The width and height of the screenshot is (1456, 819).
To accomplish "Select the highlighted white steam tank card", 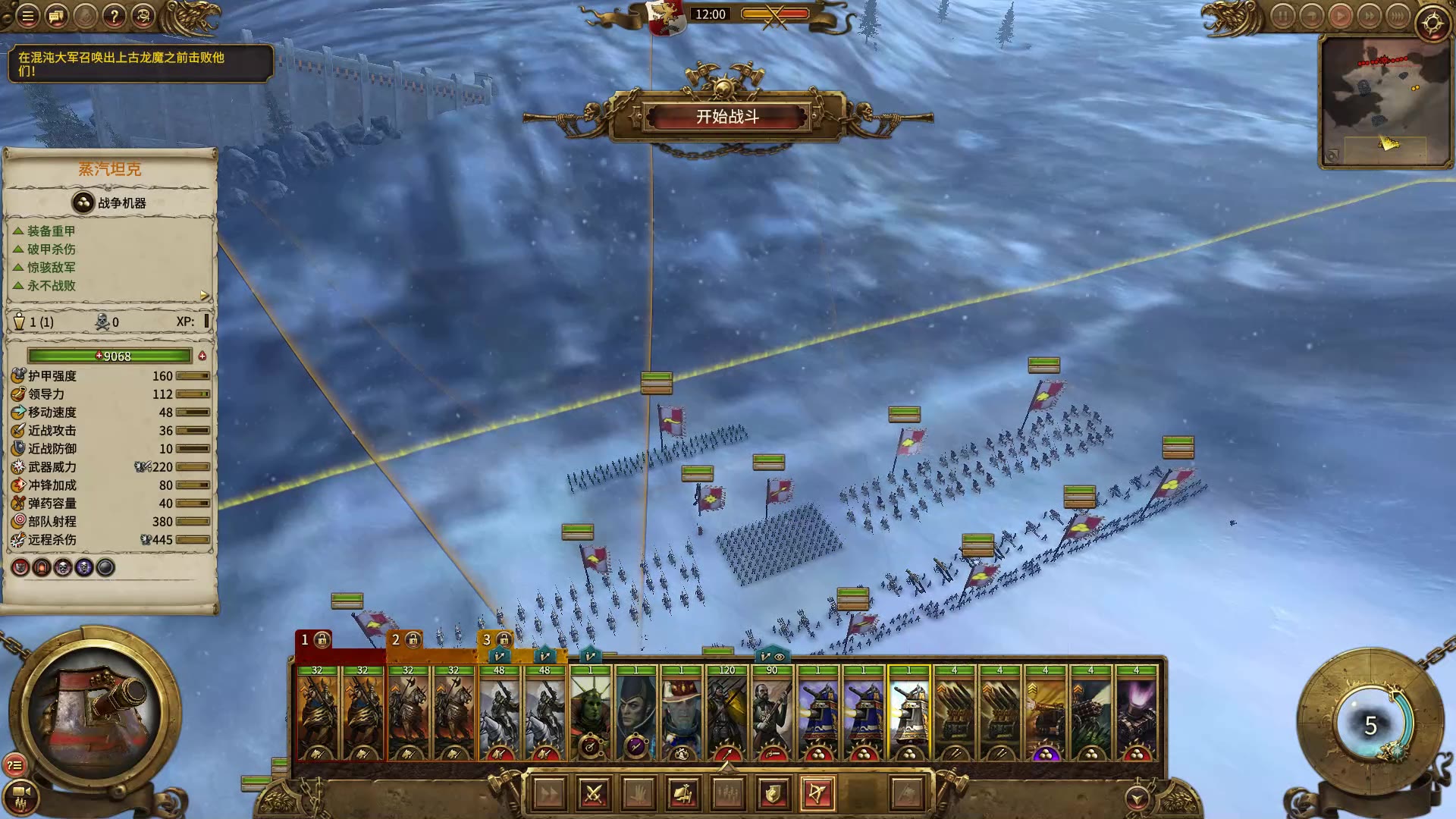I will click(908, 713).
